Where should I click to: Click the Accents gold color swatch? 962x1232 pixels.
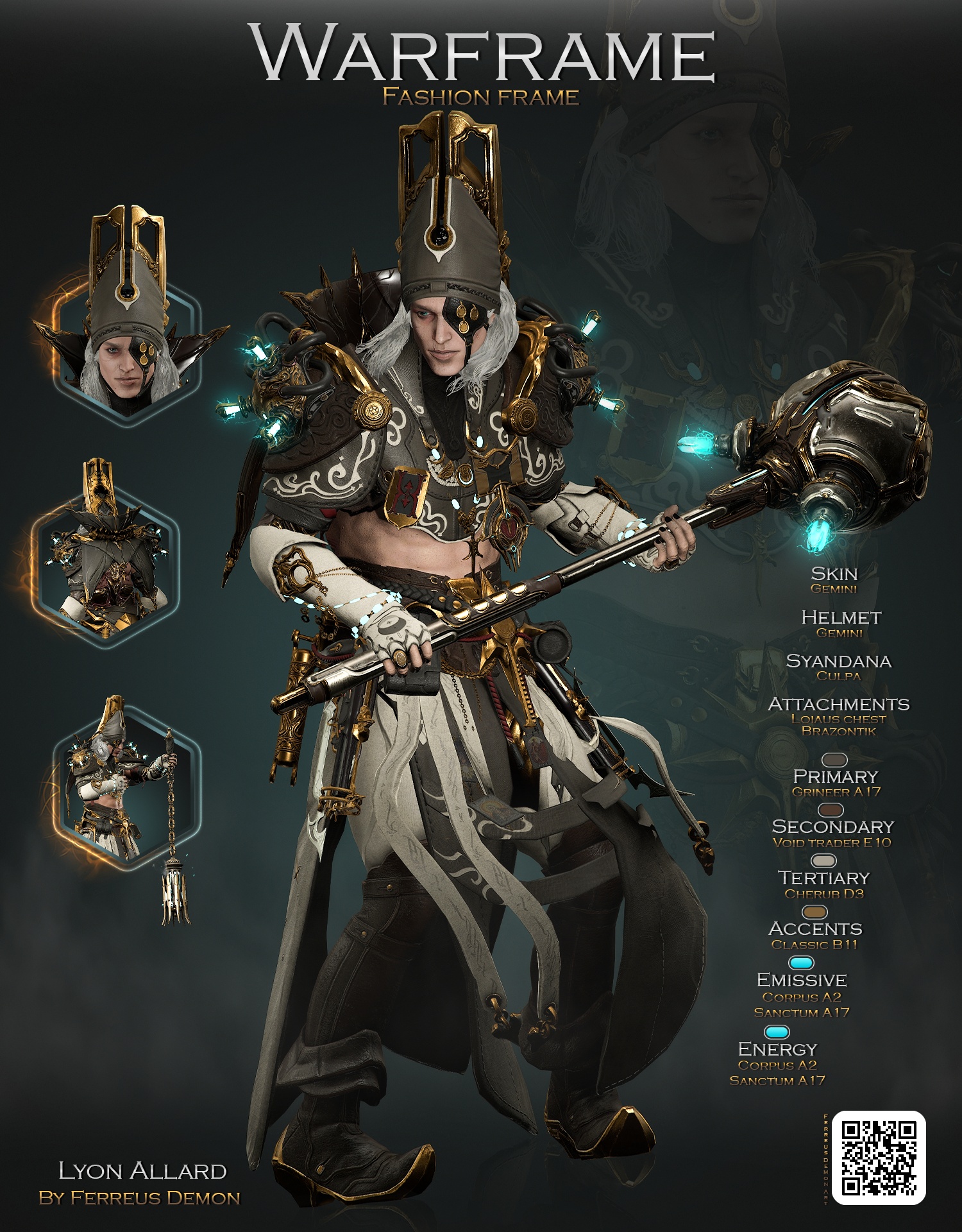815,912
